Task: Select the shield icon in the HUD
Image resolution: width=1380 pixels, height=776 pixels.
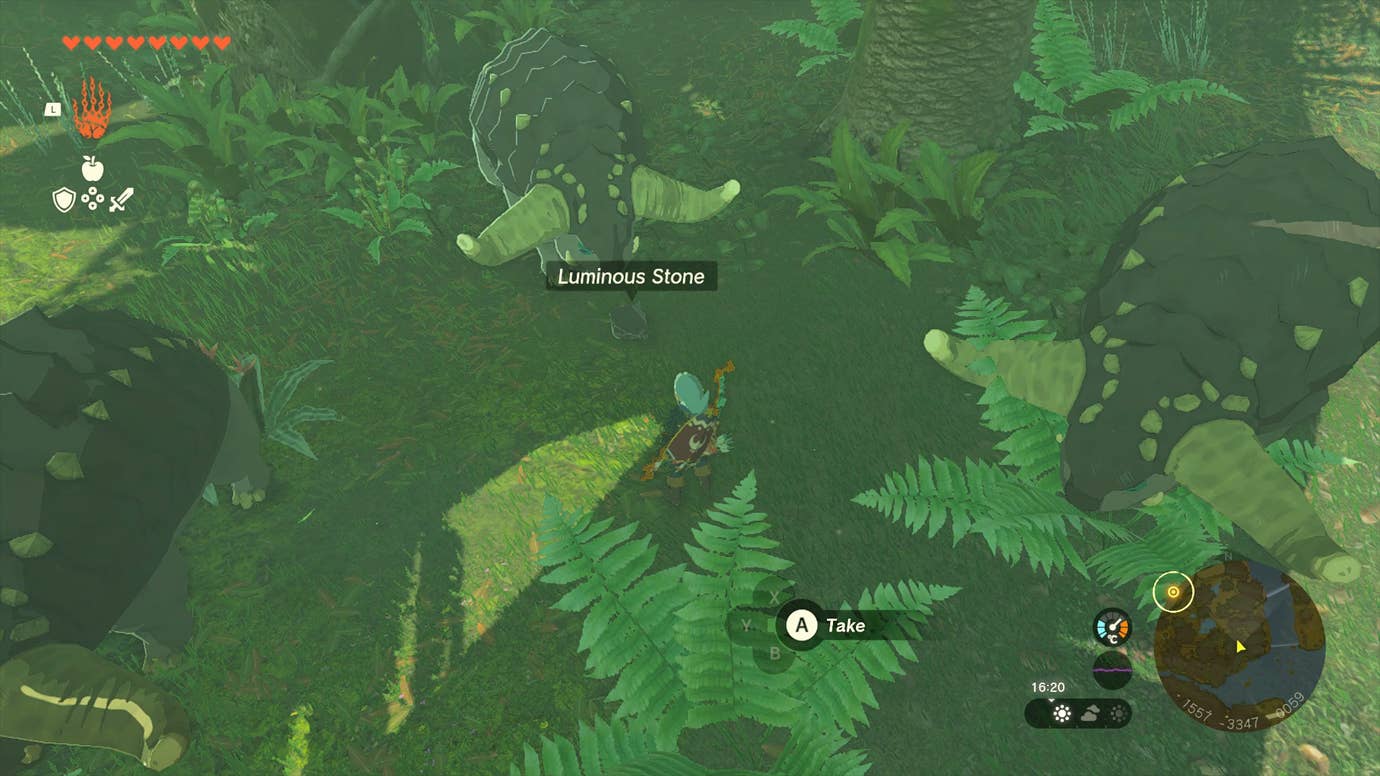Action: point(63,198)
